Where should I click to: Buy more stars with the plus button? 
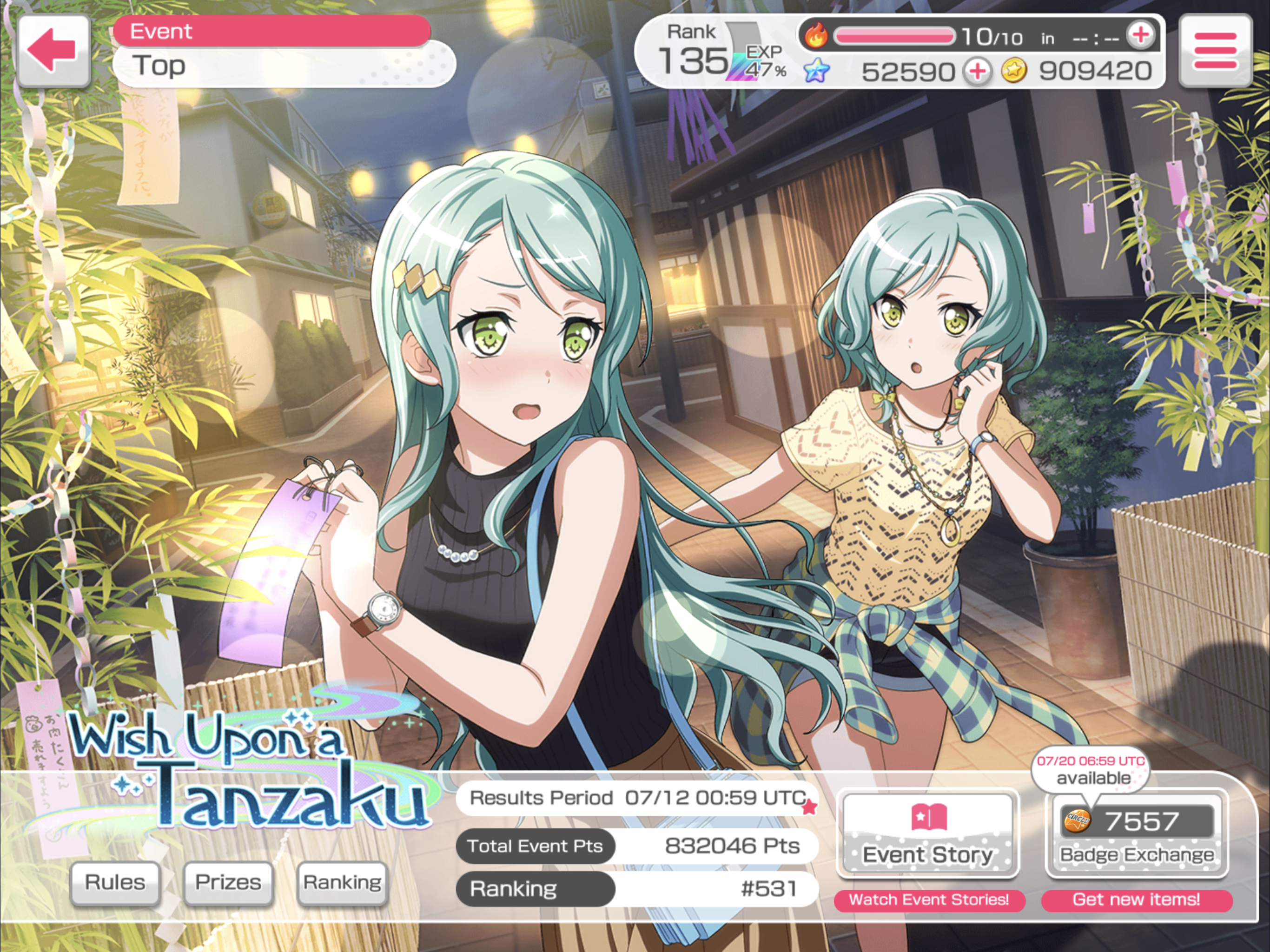tap(978, 72)
